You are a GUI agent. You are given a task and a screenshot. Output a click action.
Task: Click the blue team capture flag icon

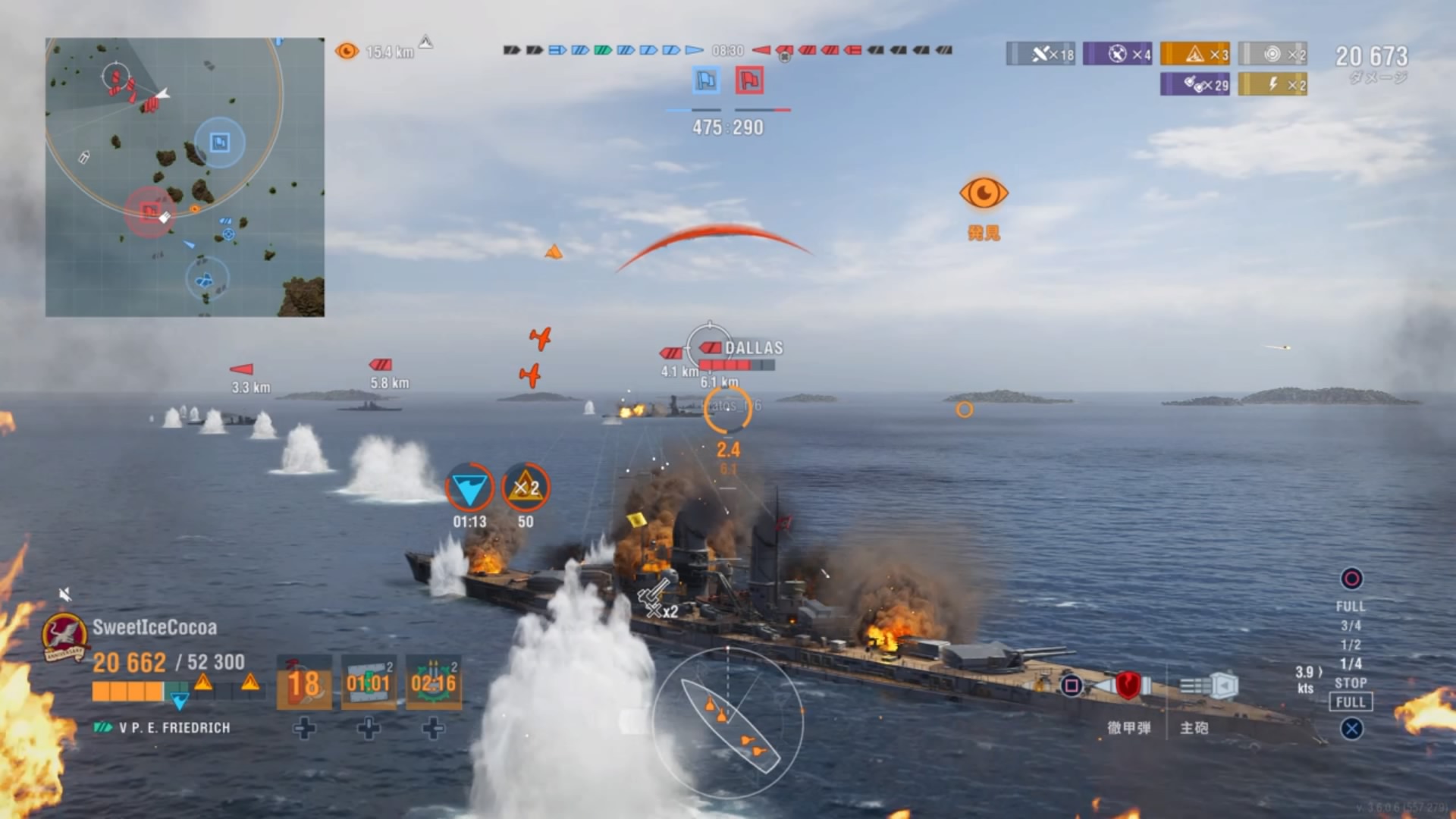(706, 80)
